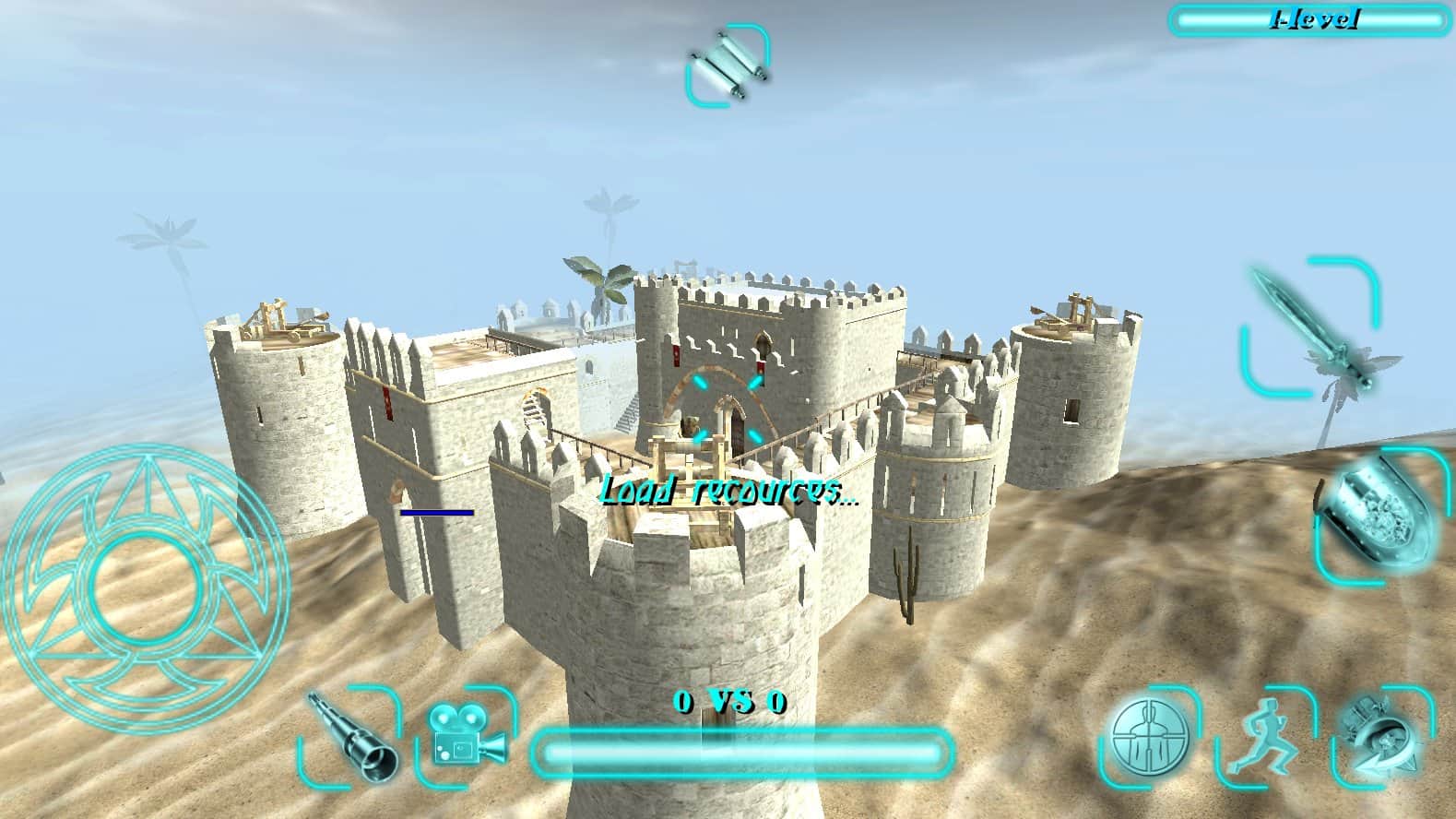Attack with the sword button
The image size is (1456, 819).
pos(1309,327)
